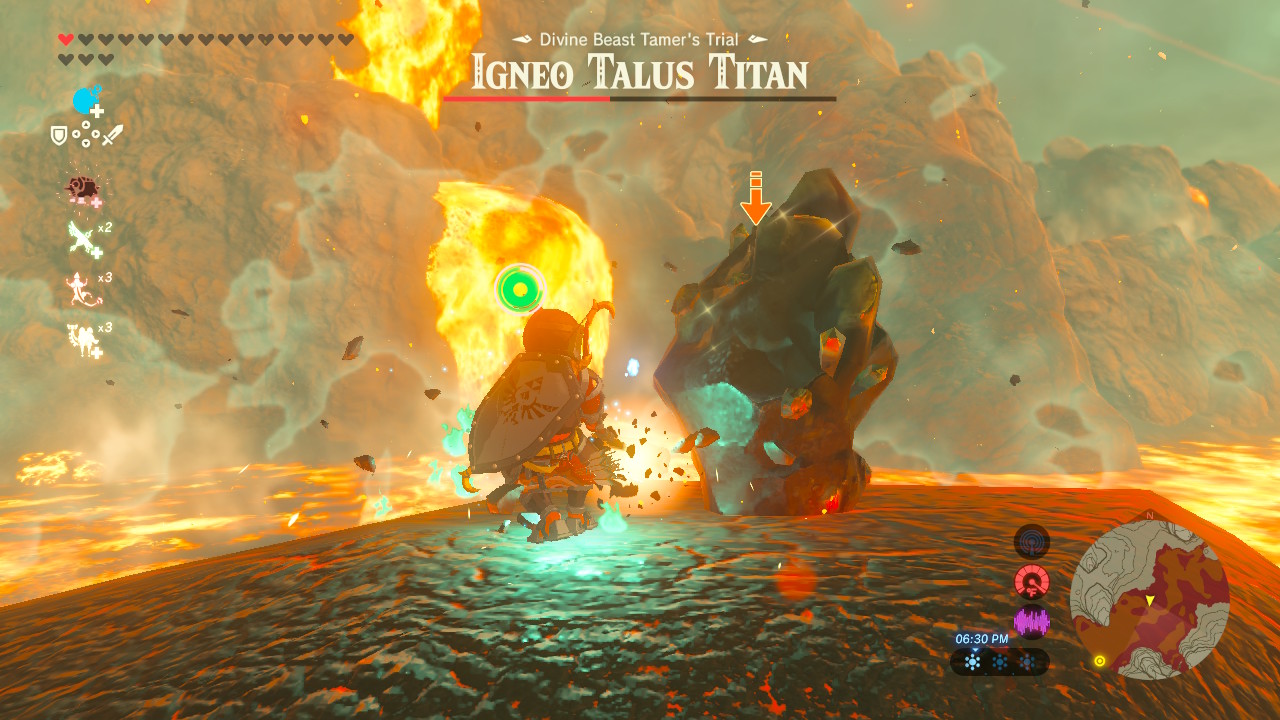Select the Igneo Talus Titan title text
This screenshot has height=720, width=1280.
(x=639, y=72)
